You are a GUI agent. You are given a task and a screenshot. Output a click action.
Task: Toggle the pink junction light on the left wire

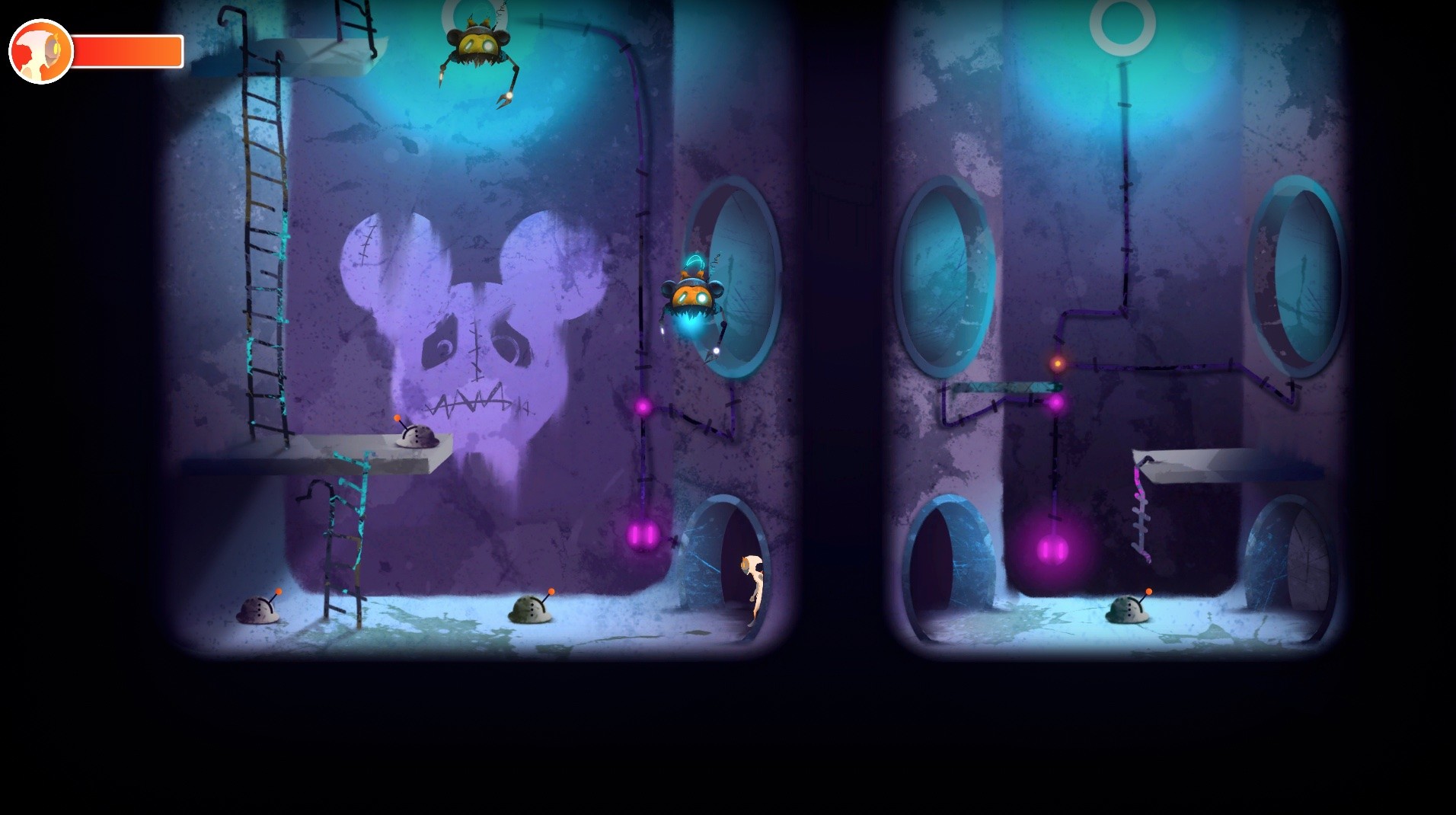(642, 407)
